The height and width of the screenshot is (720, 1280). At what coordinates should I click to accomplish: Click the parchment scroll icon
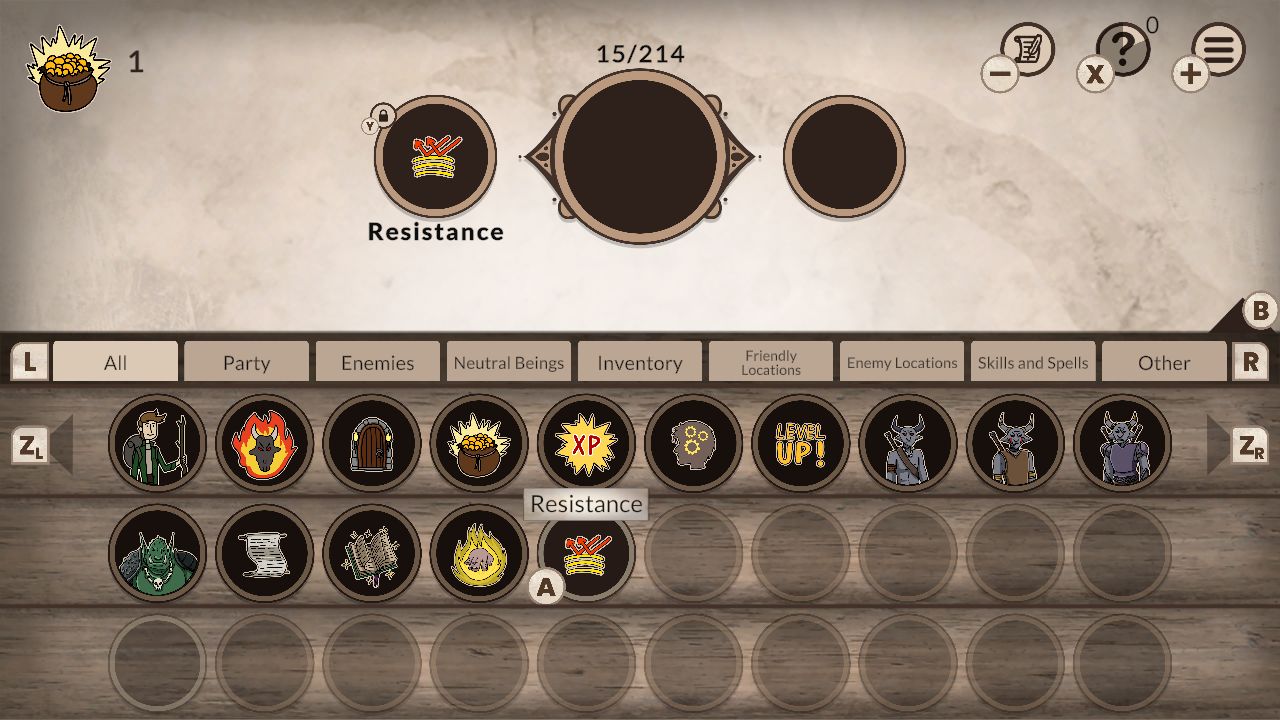click(264, 552)
